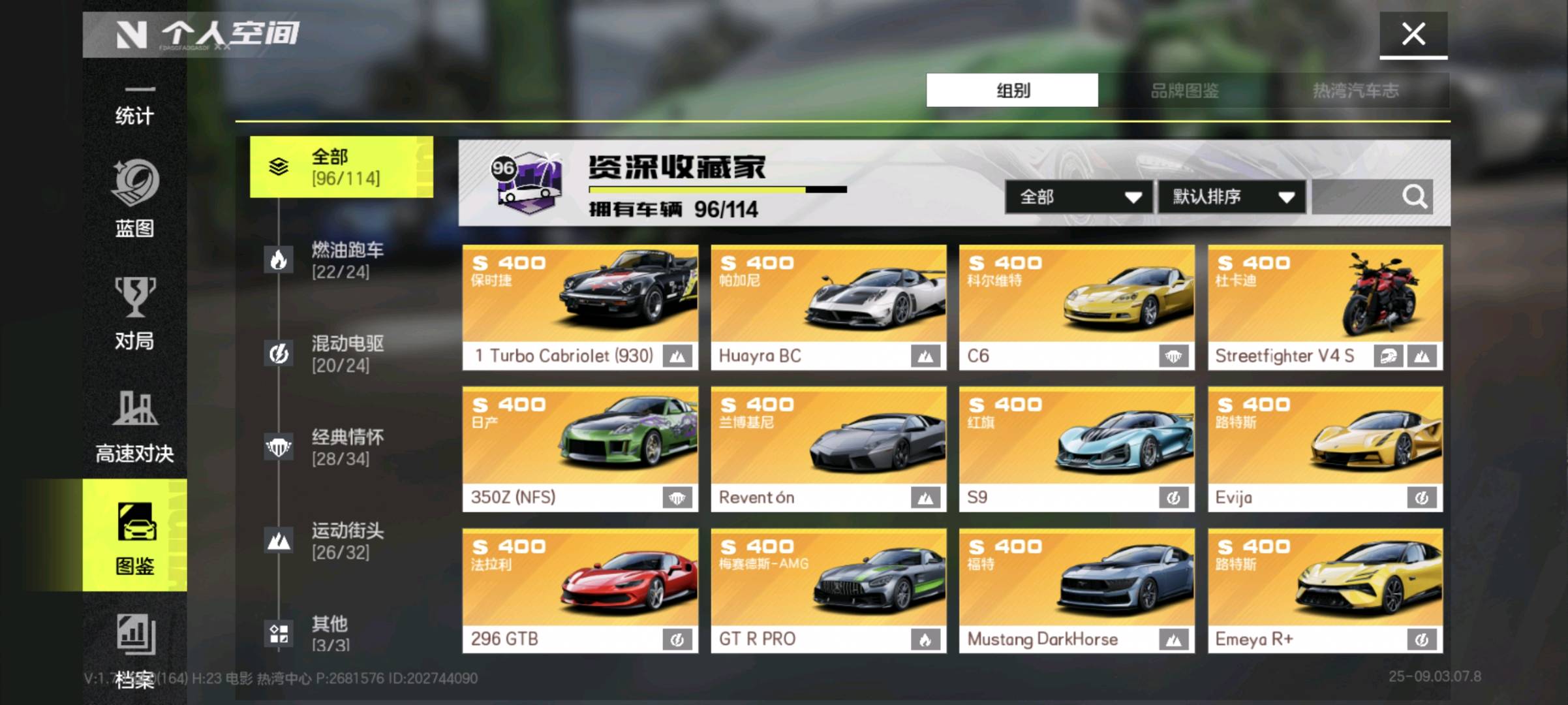Open the 对局 match section

[x=134, y=313]
